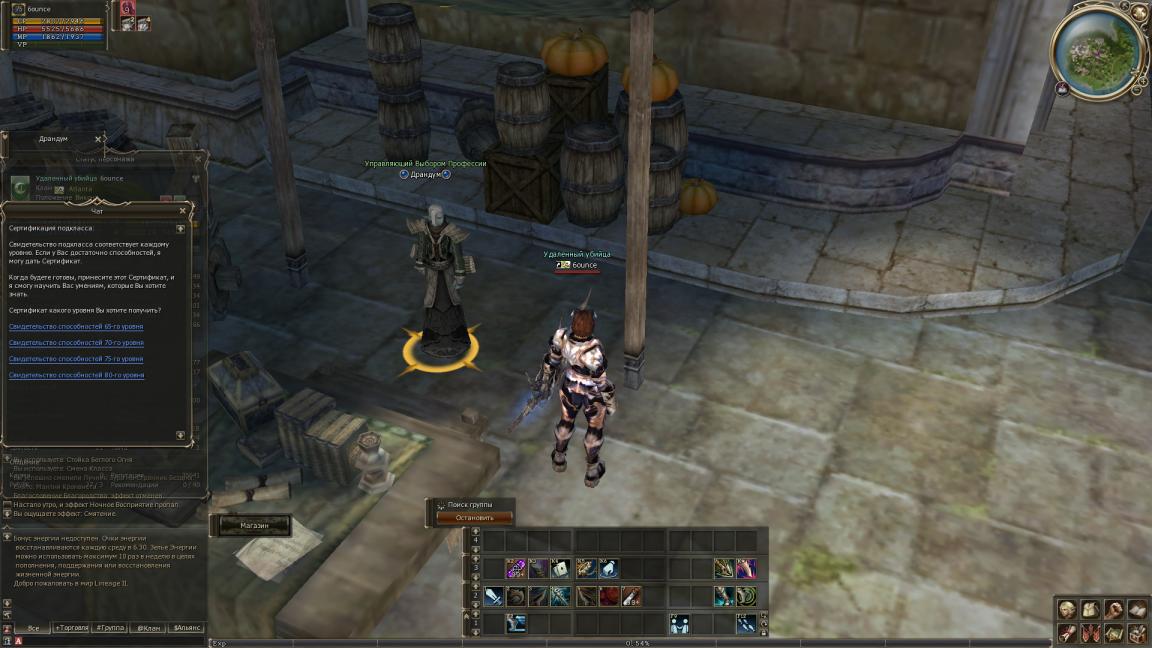Viewport: 1152px width, 648px height.
Task: Open the Магазин shop button
Action: click(254, 525)
